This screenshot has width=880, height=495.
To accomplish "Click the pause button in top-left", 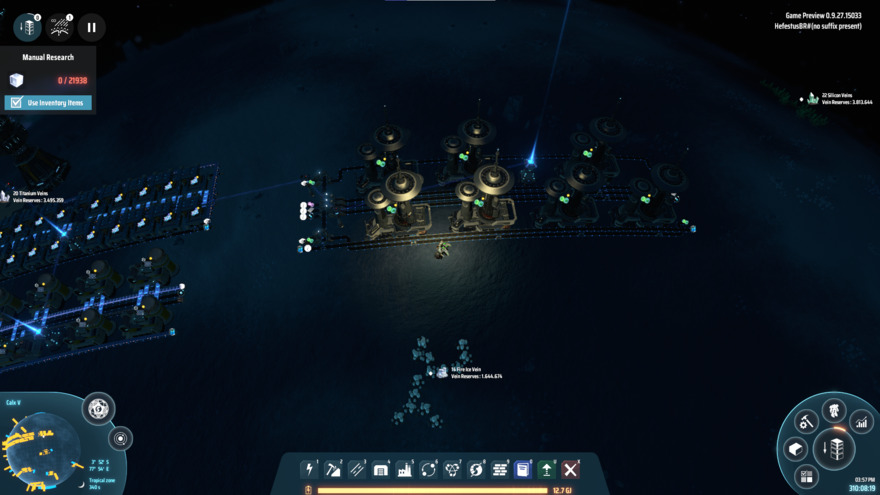I will tap(91, 28).
